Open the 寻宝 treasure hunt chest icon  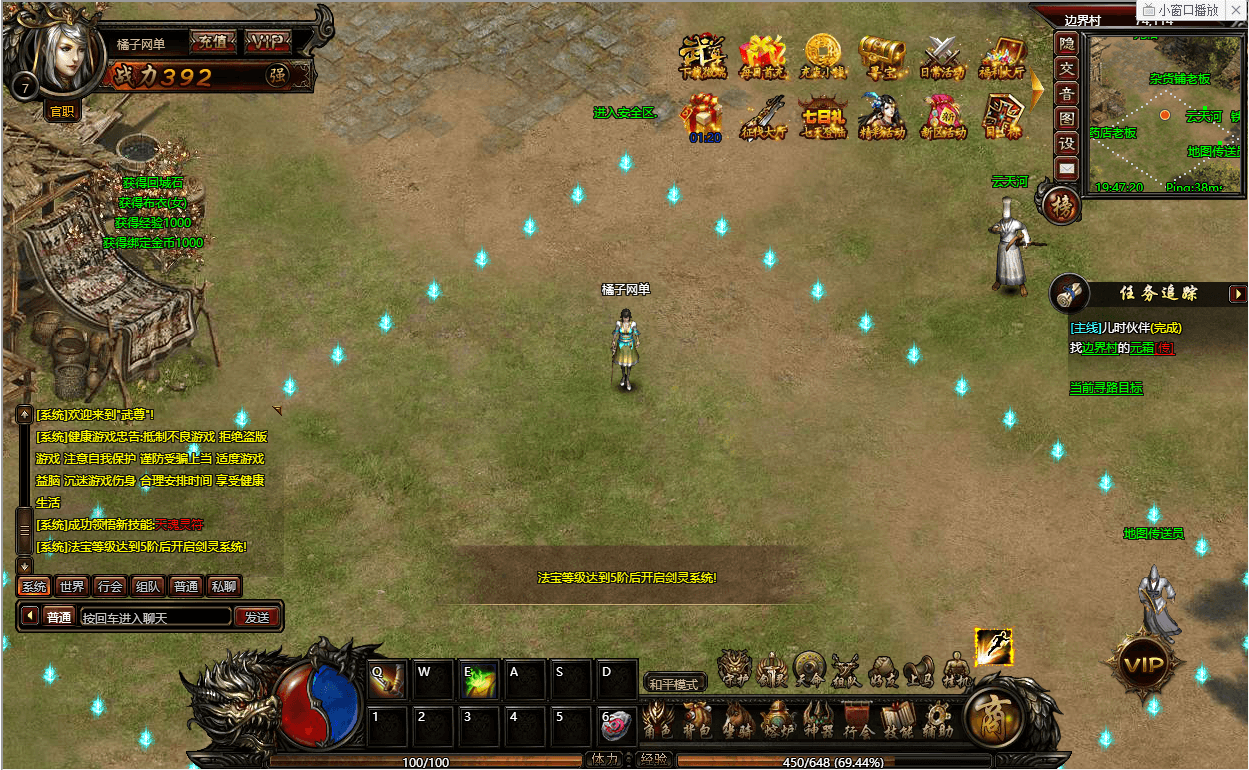coord(882,57)
